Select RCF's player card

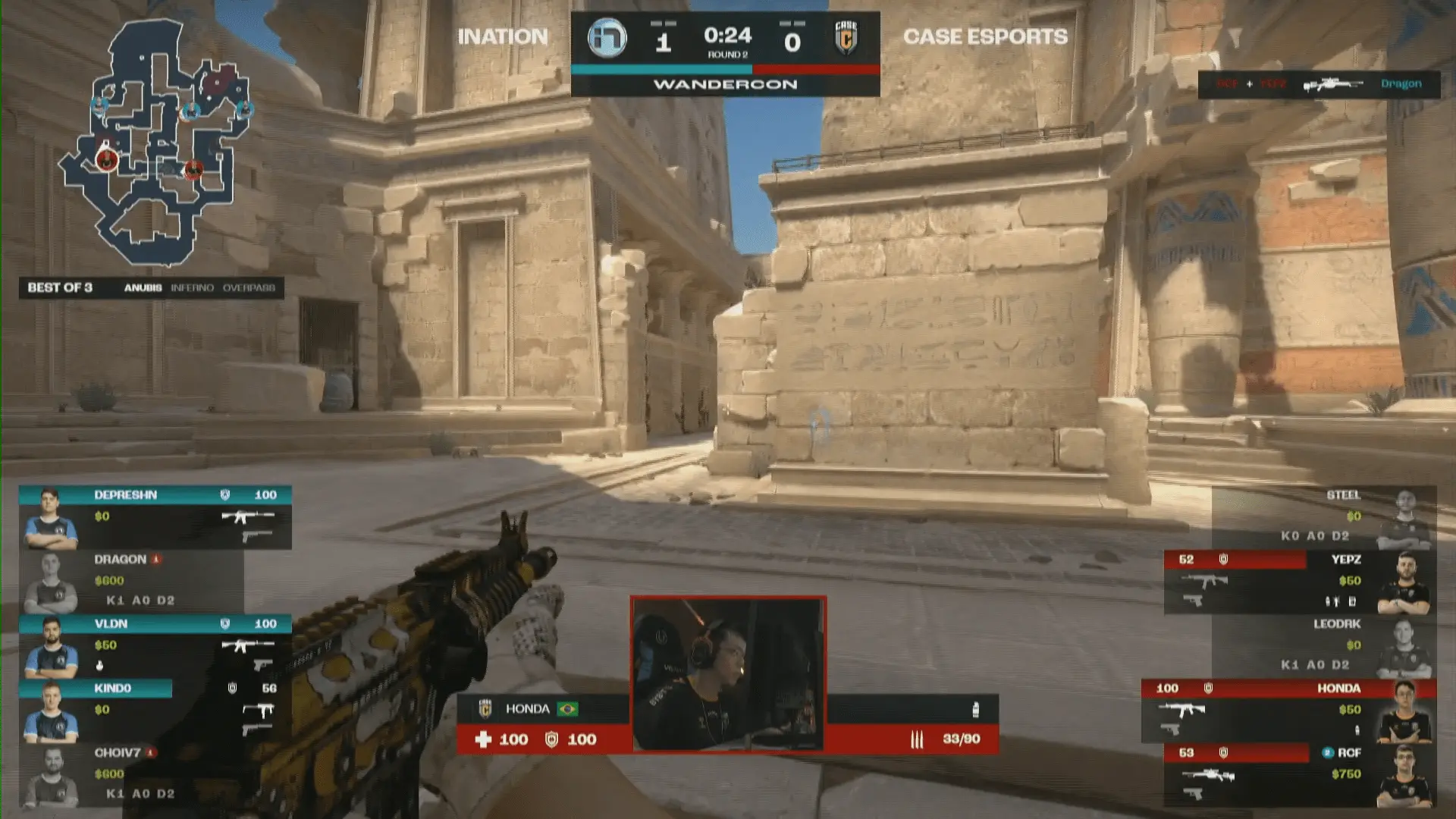(1300, 775)
